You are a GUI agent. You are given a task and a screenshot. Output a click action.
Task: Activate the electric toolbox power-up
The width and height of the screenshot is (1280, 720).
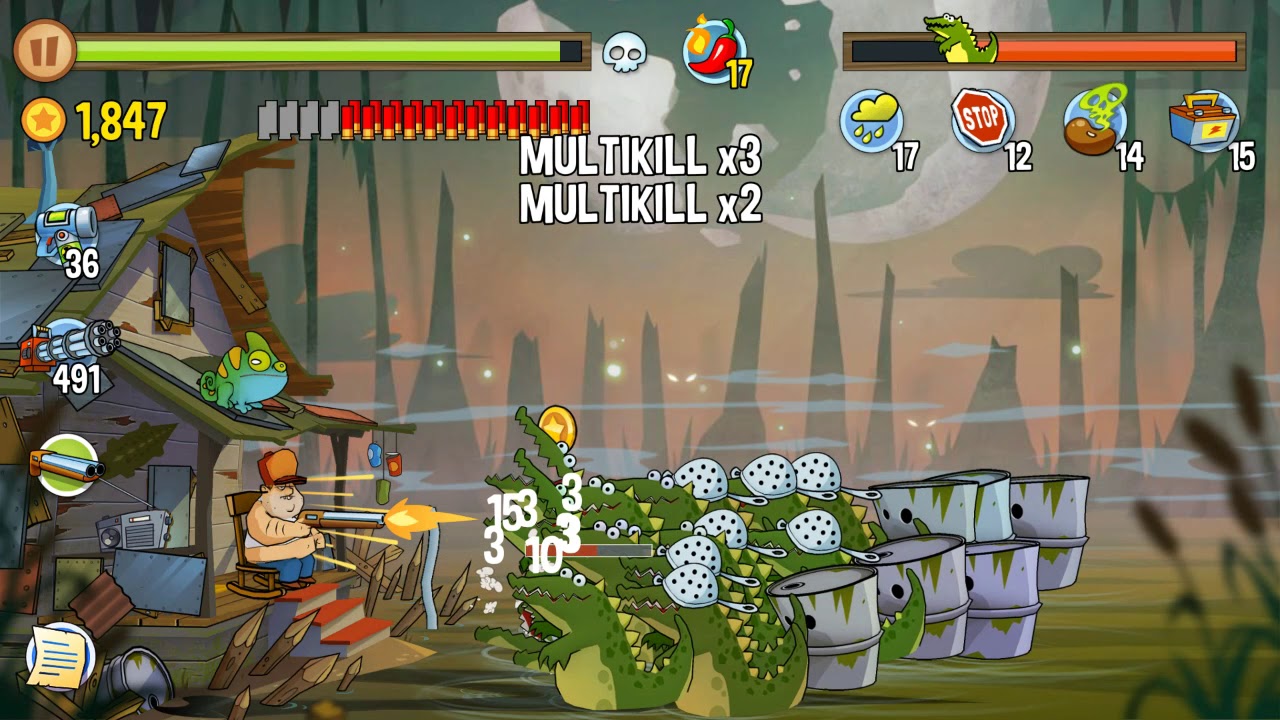1204,121
